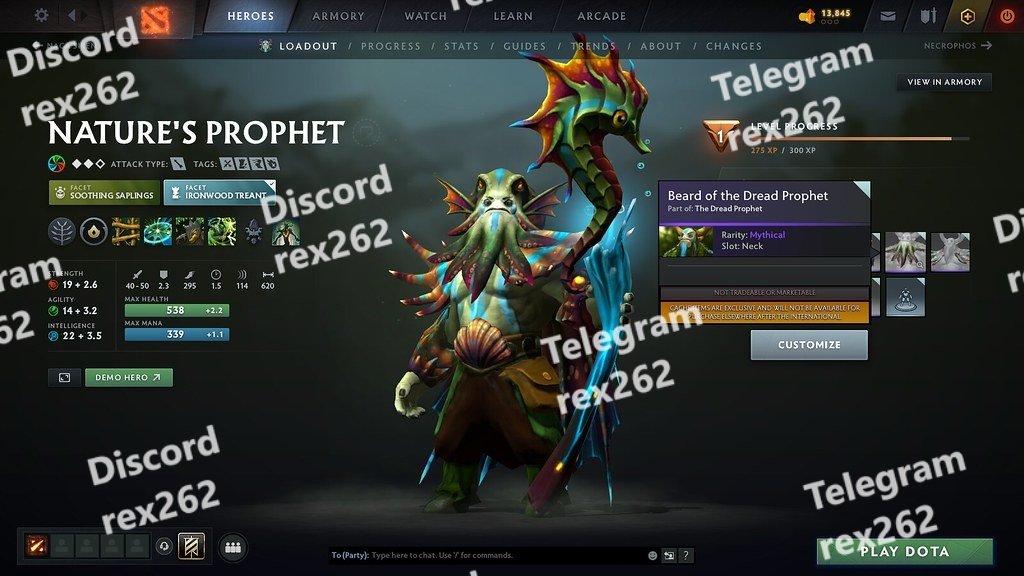Click the View in Armory button
Screen dimensions: 1024x576
click(944, 82)
